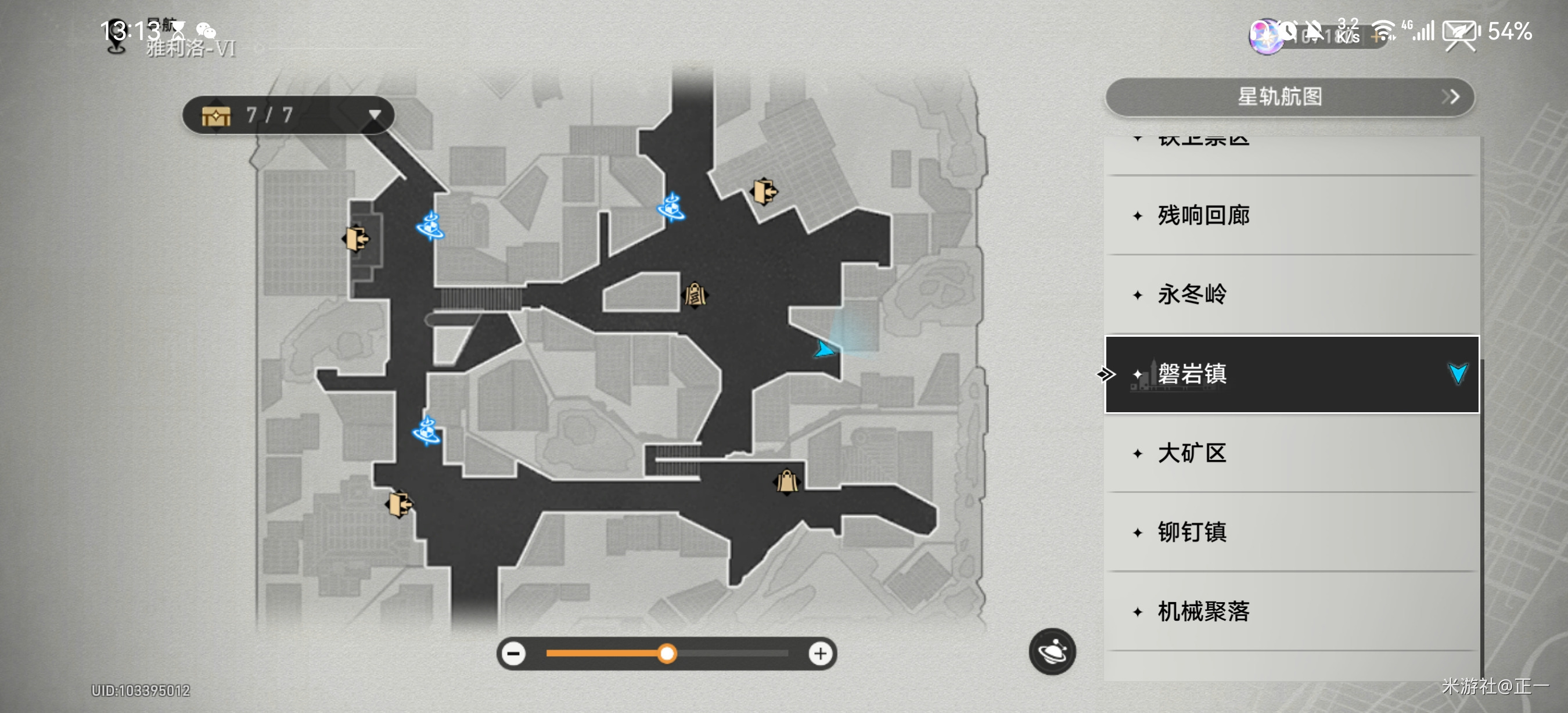Open the round planet icon button
Image resolution: width=1568 pixels, height=713 pixels.
tap(1052, 651)
